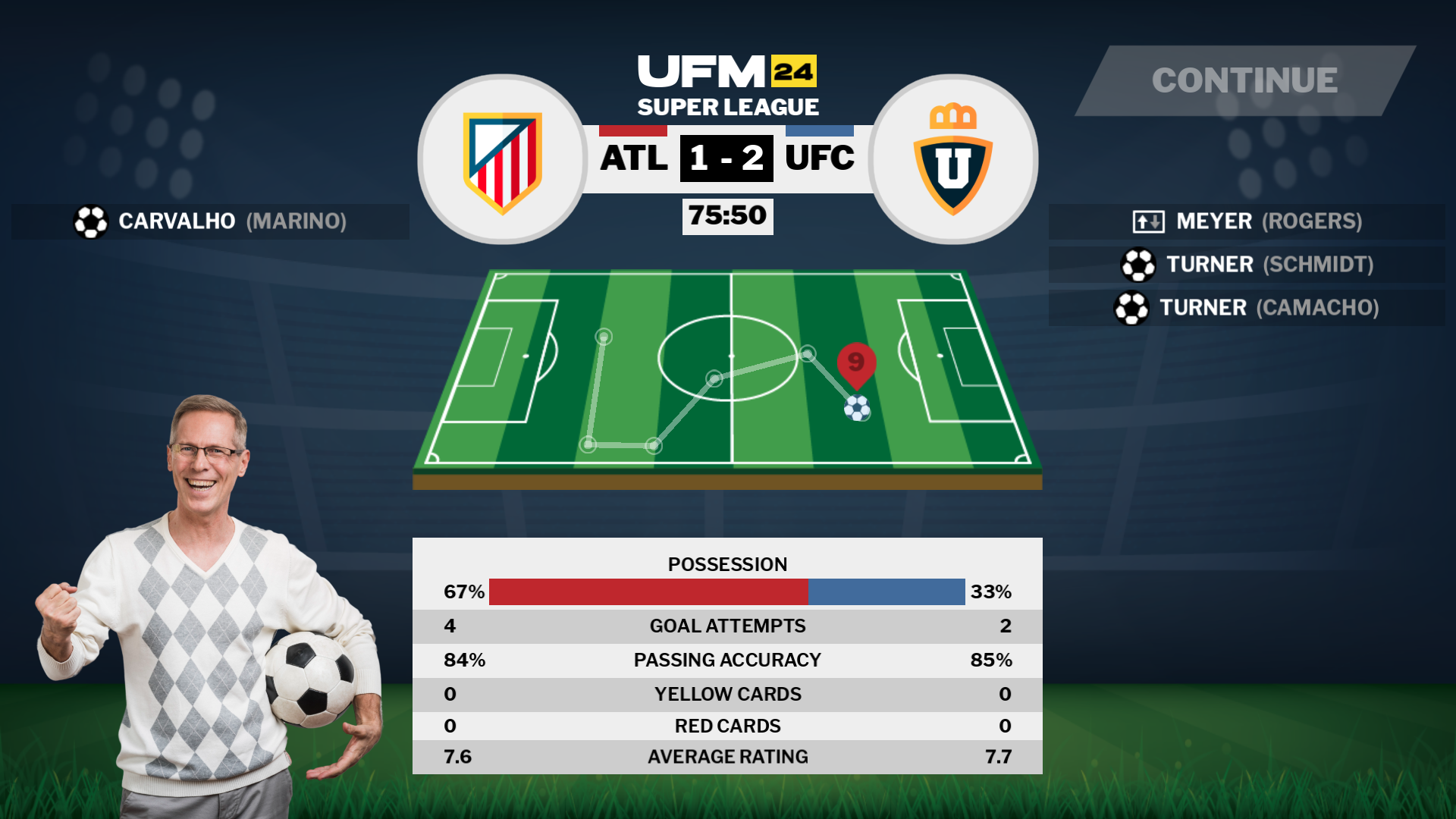This screenshot has height=819, width=1456.
Task: Select the POSSESSION stat heading
Action: (x=726, y=564)
